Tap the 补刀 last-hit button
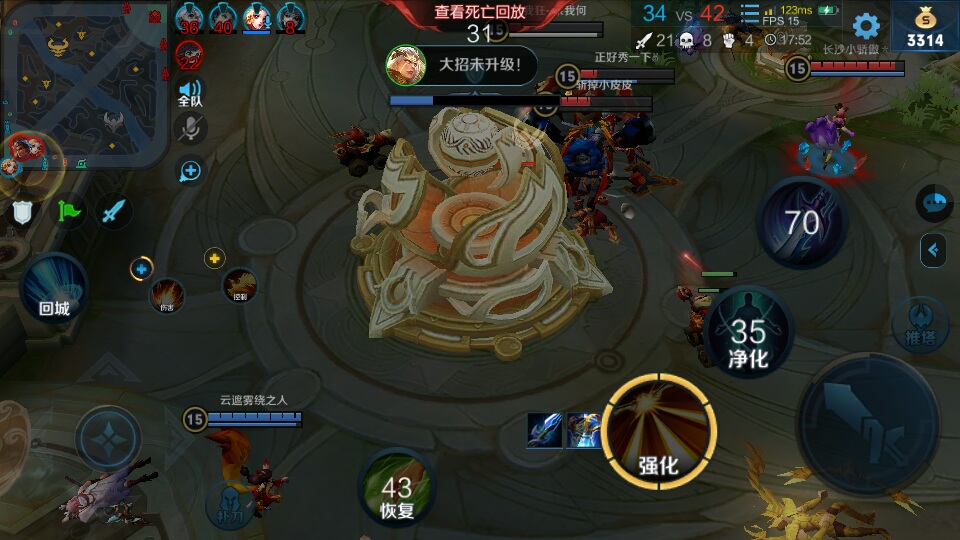Image resolution: width=960 pixels, height=540 pixels. click(x=230, y=504)
